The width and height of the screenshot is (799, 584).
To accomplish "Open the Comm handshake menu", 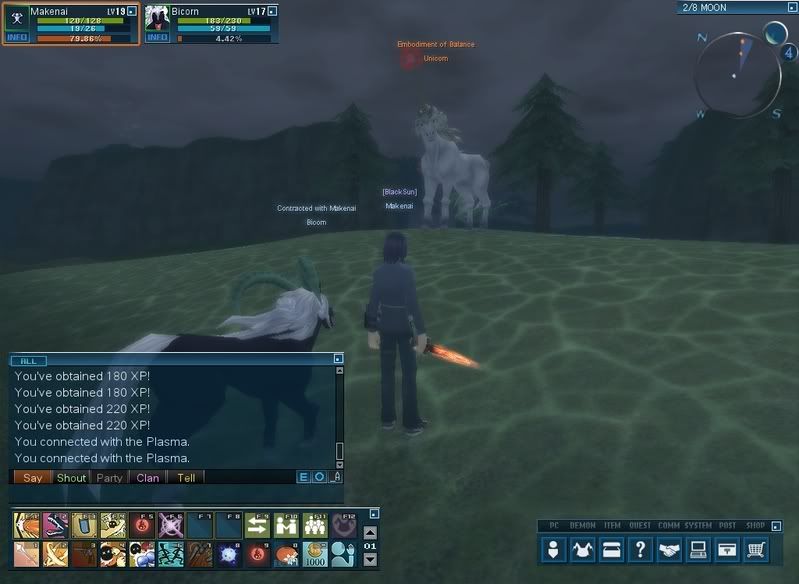I will [x=670, y=549].
